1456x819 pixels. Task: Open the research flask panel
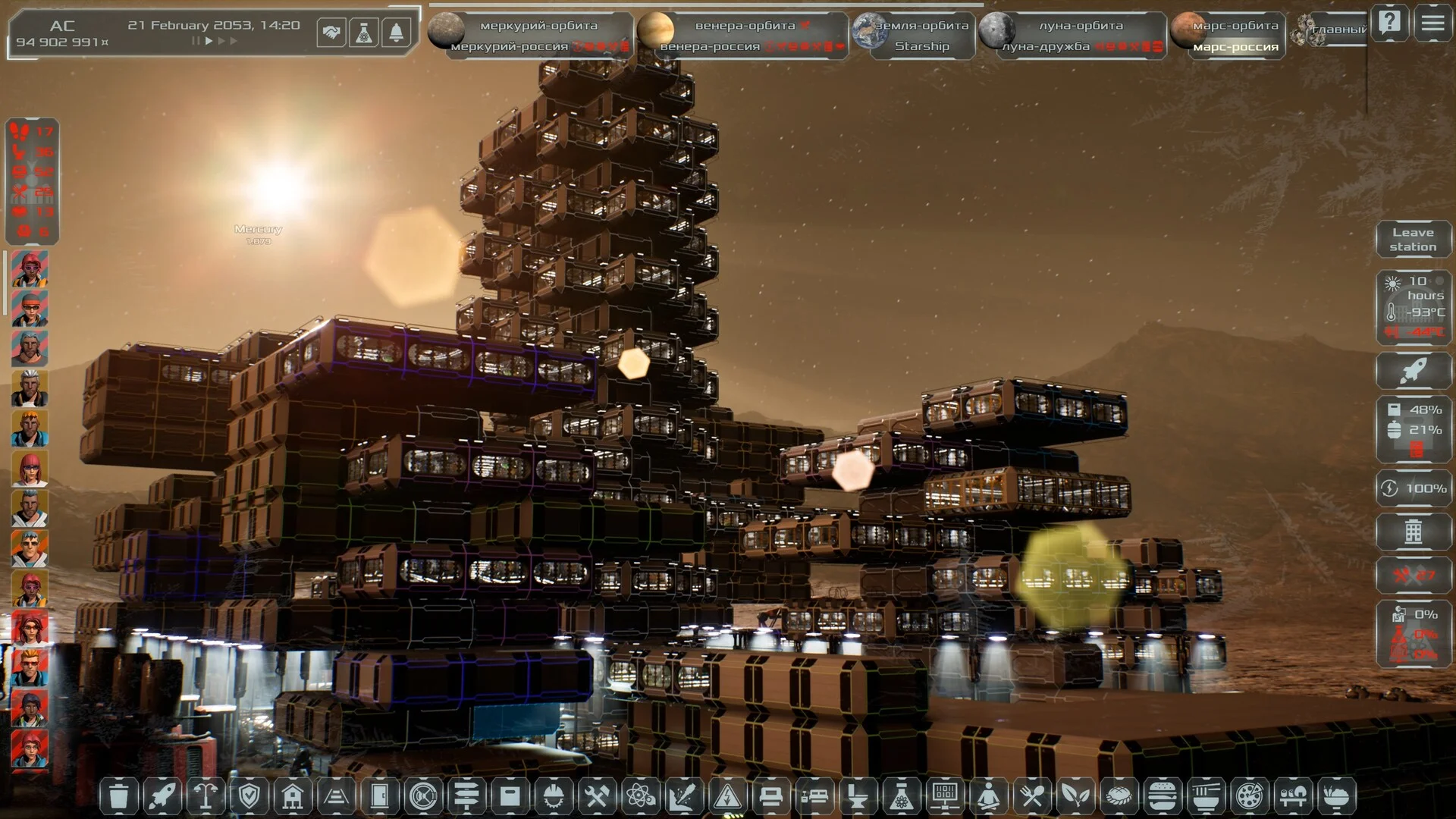click(364, 33)
